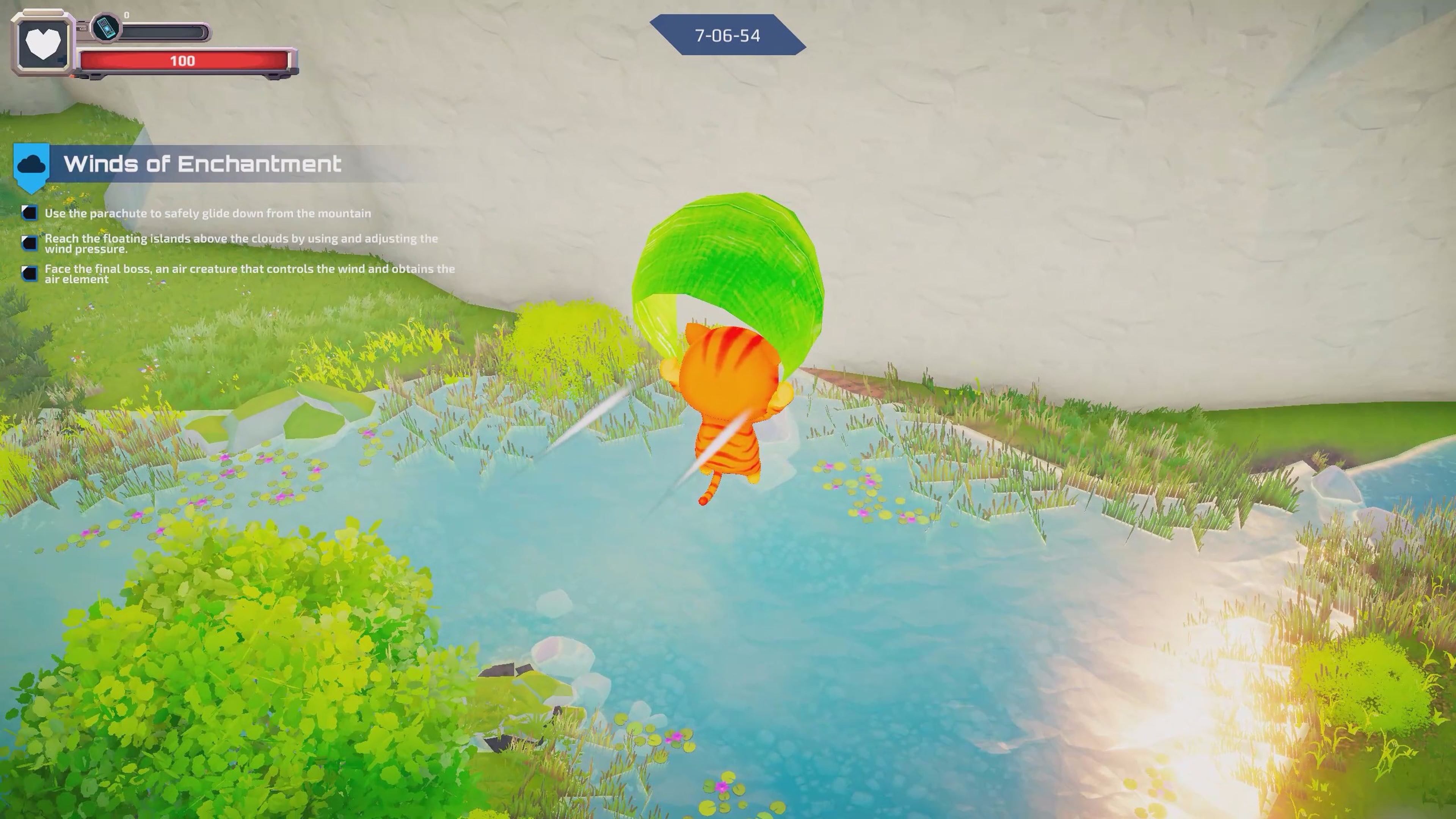Click the empty experience progress bar
The width and height of the screenshot is (1456, 819).
[164, 31]
